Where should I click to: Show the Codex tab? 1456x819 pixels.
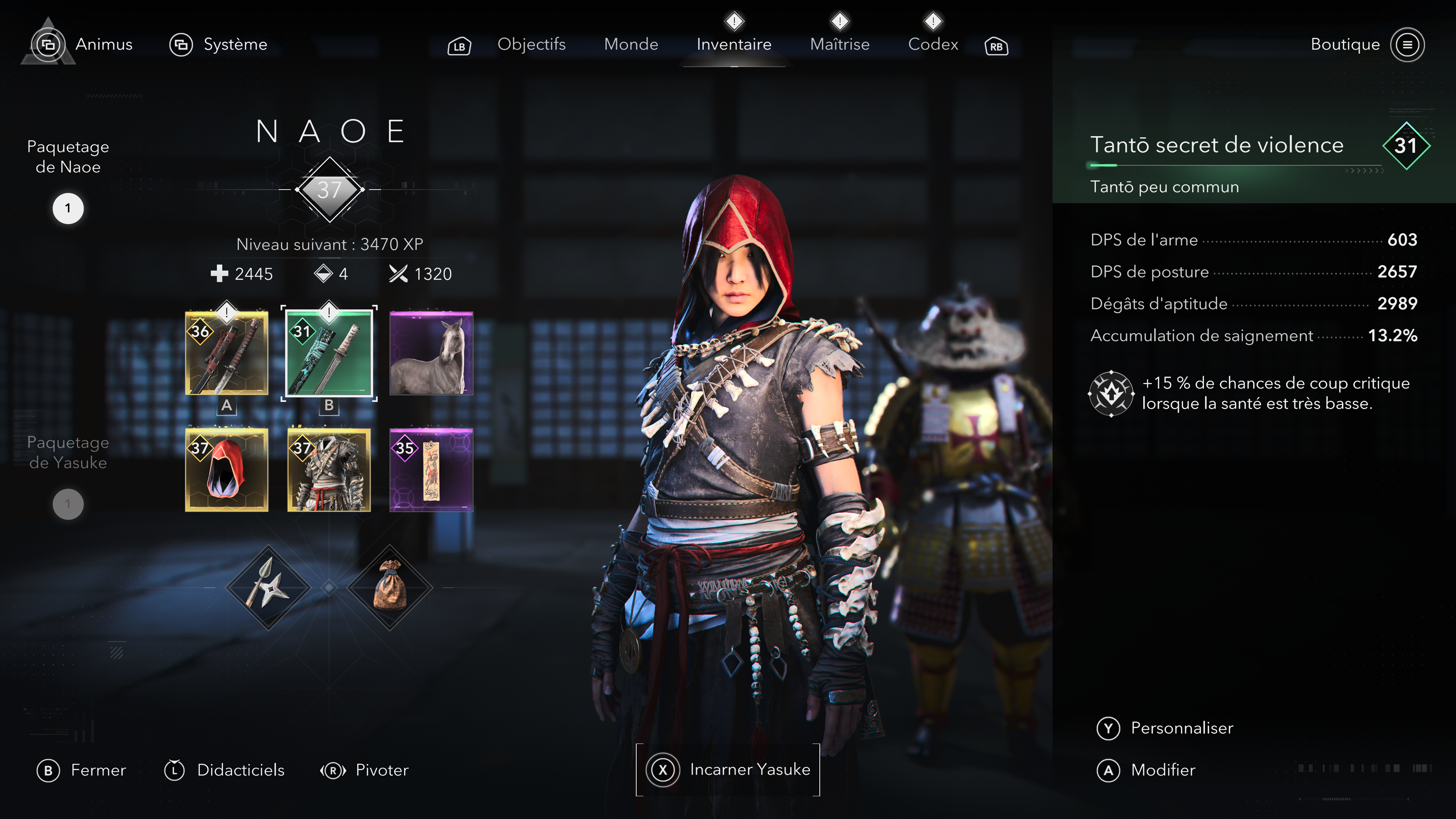click(x=933, y=44)
